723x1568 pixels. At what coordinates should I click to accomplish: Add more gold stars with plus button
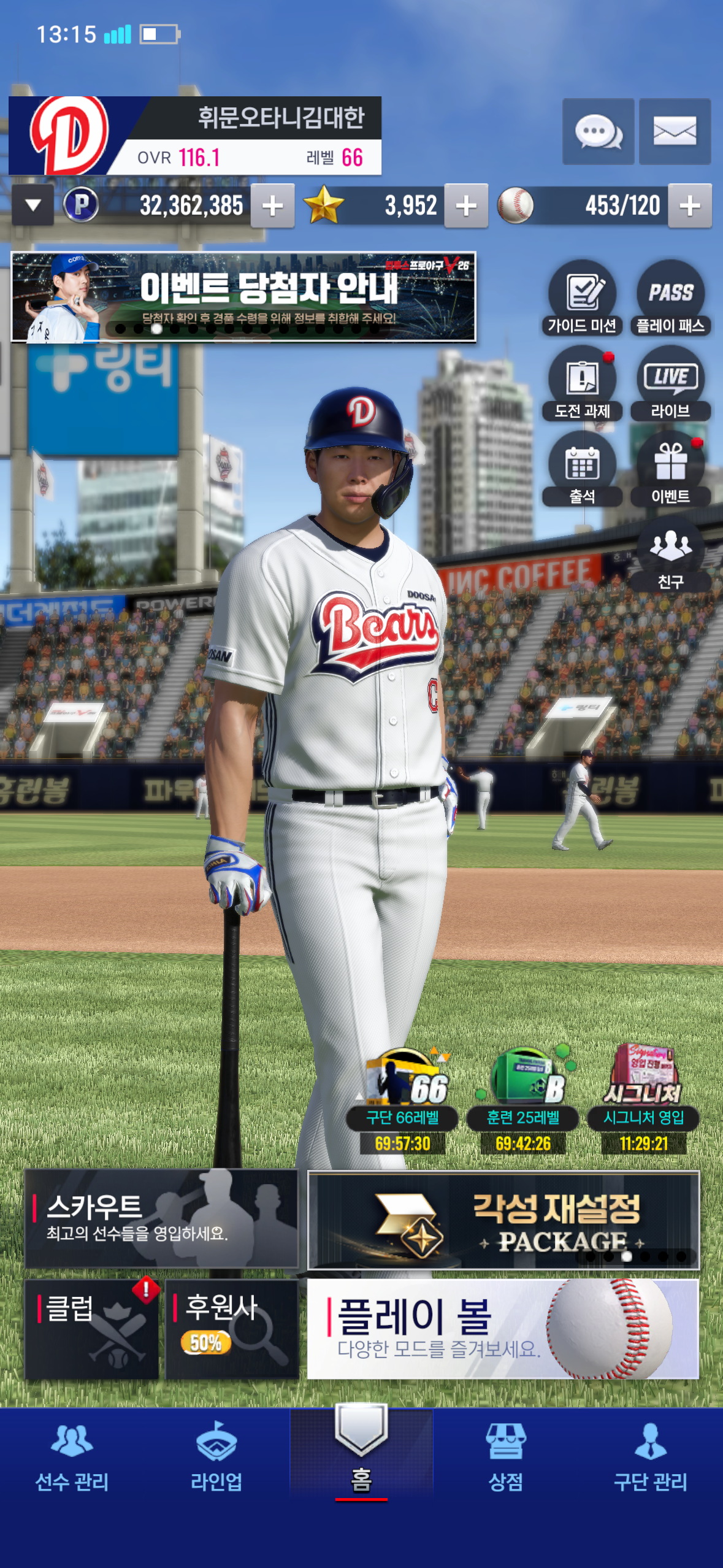tap(466, 206)
